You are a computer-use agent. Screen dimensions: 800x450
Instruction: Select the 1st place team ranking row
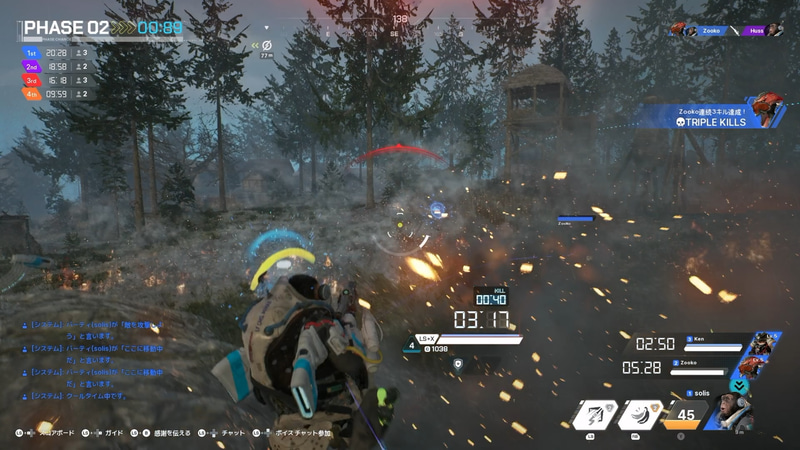pos(60,52)
